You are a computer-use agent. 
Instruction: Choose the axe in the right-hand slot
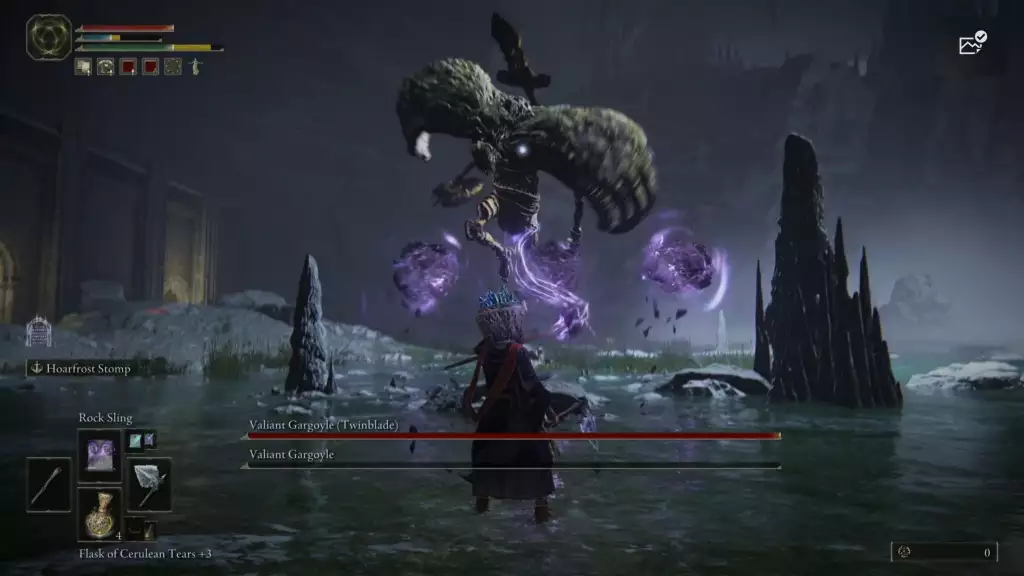coord(149,484)
